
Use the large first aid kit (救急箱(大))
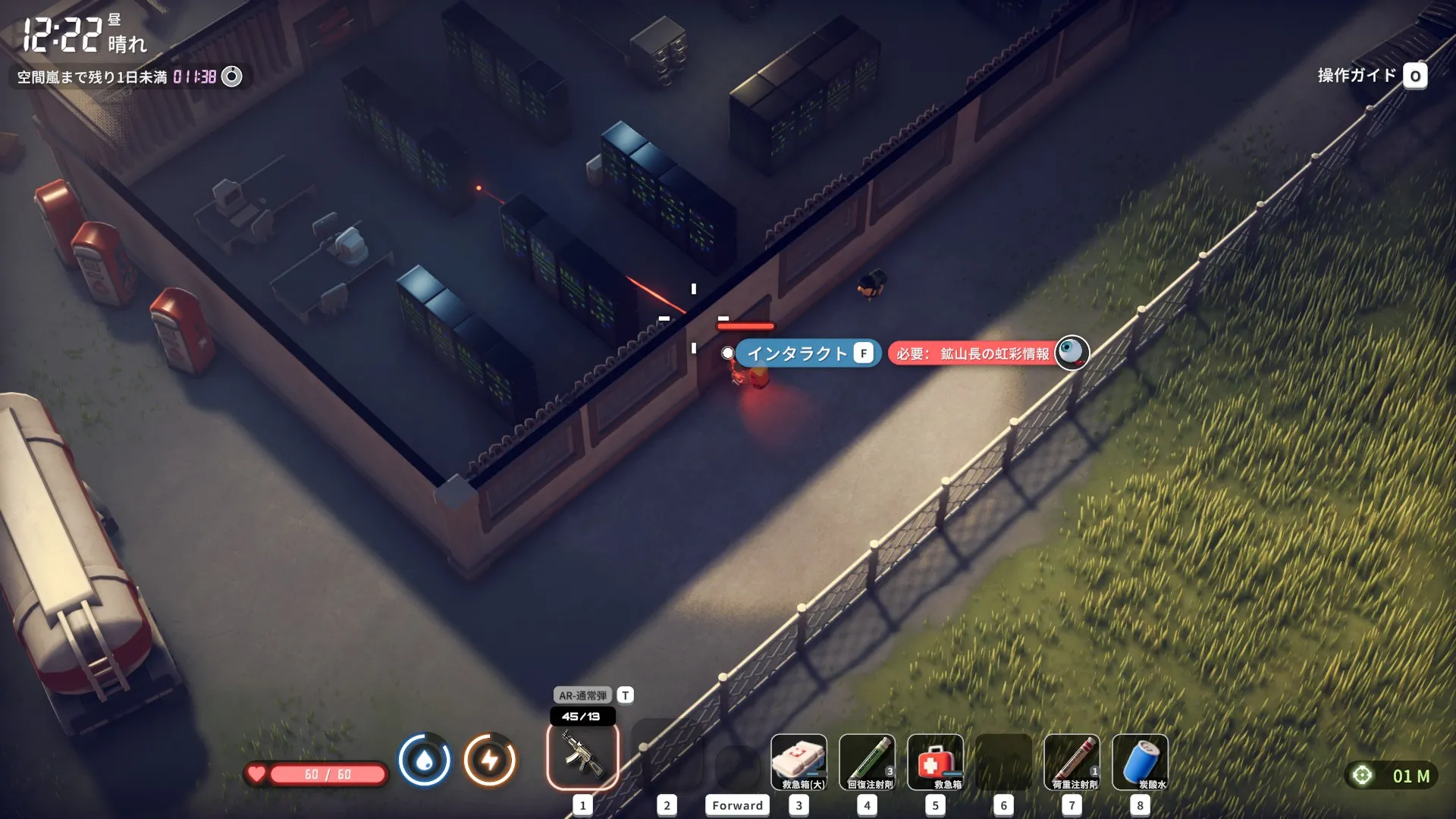(x=799, y=761)
